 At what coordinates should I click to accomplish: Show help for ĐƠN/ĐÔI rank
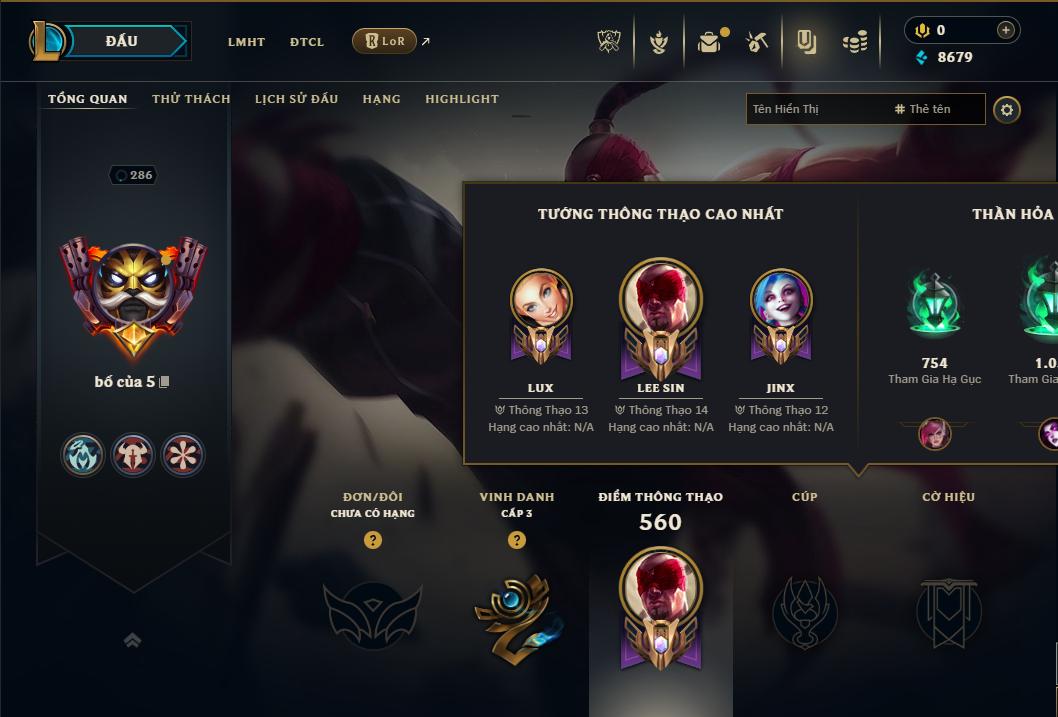(373, 540)
